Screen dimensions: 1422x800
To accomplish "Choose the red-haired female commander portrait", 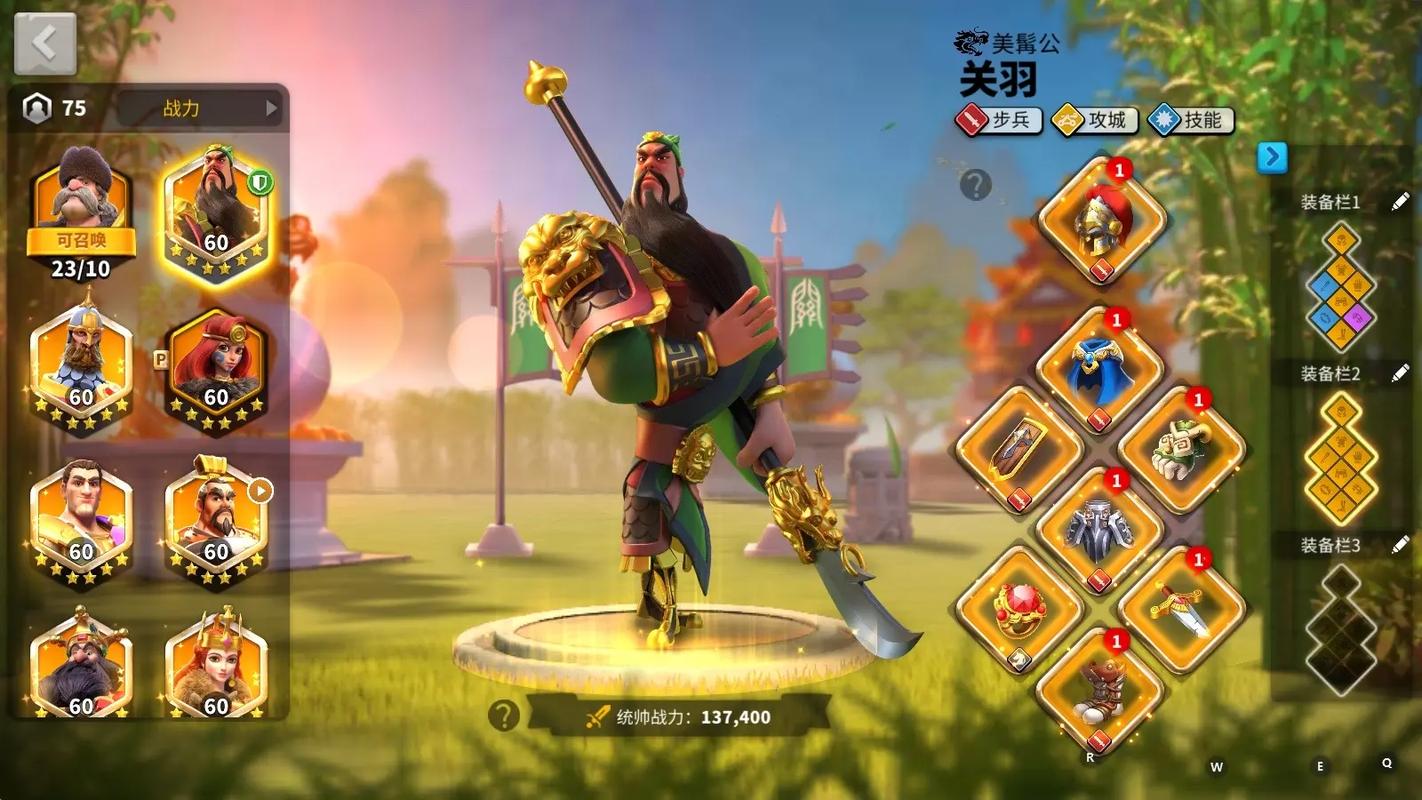I will [216, 367].
